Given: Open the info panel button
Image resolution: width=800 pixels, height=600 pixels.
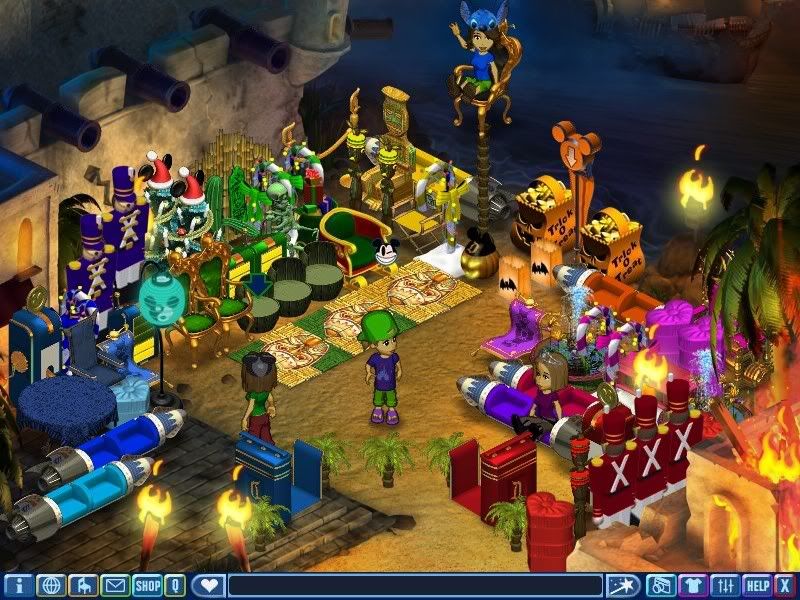Looking at the screenshot, I should pyautogui.click(x=18, y=585).
